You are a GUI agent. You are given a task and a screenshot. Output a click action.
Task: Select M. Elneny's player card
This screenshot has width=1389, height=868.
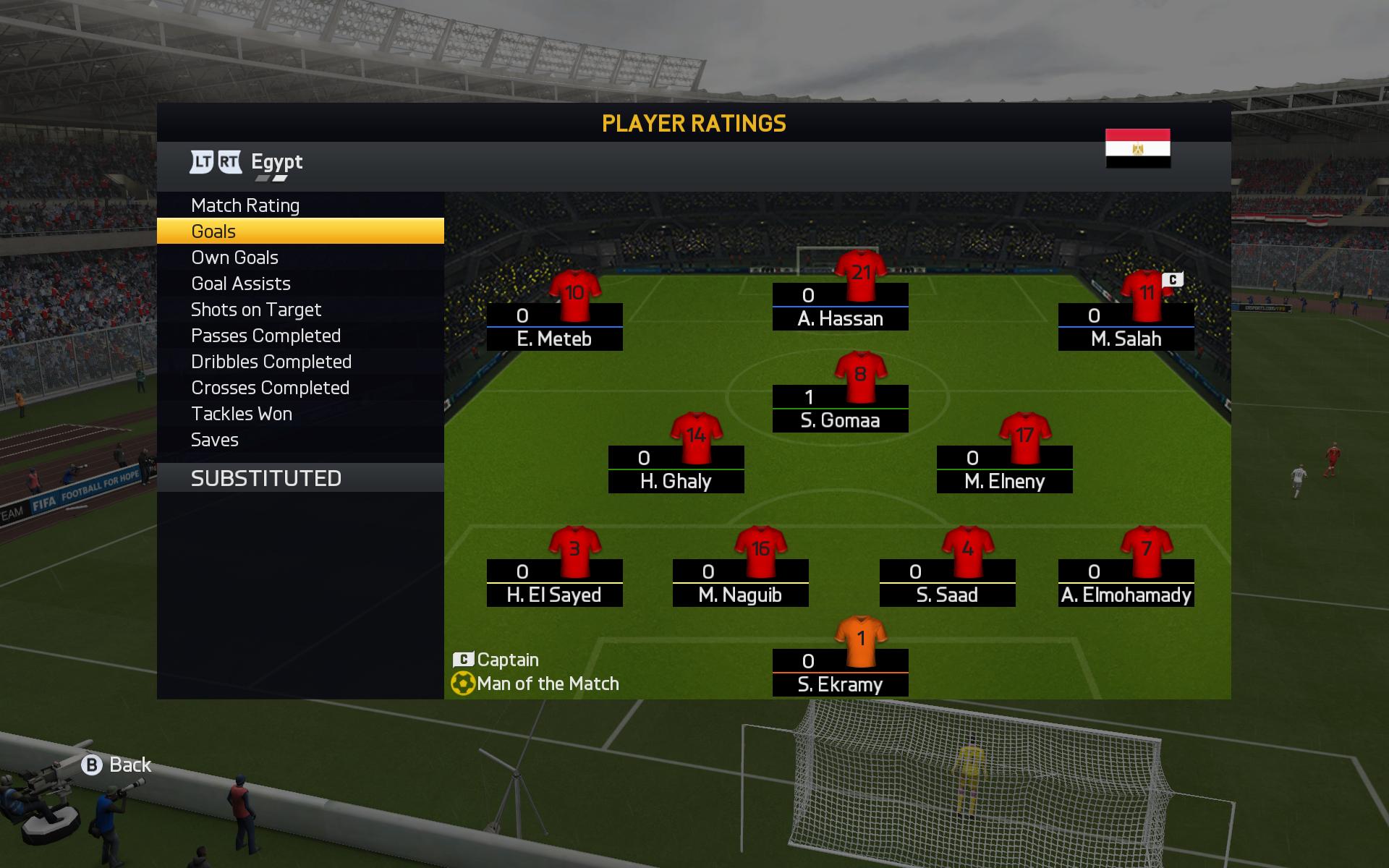click(x=1005, y=469)
